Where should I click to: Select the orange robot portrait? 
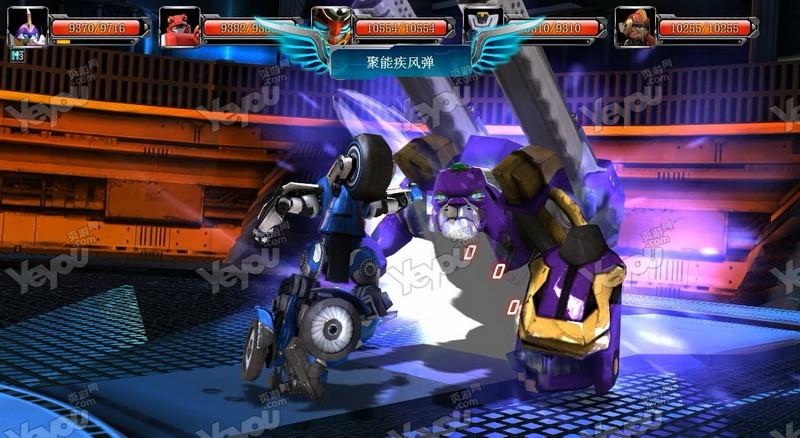coord(635,27)
